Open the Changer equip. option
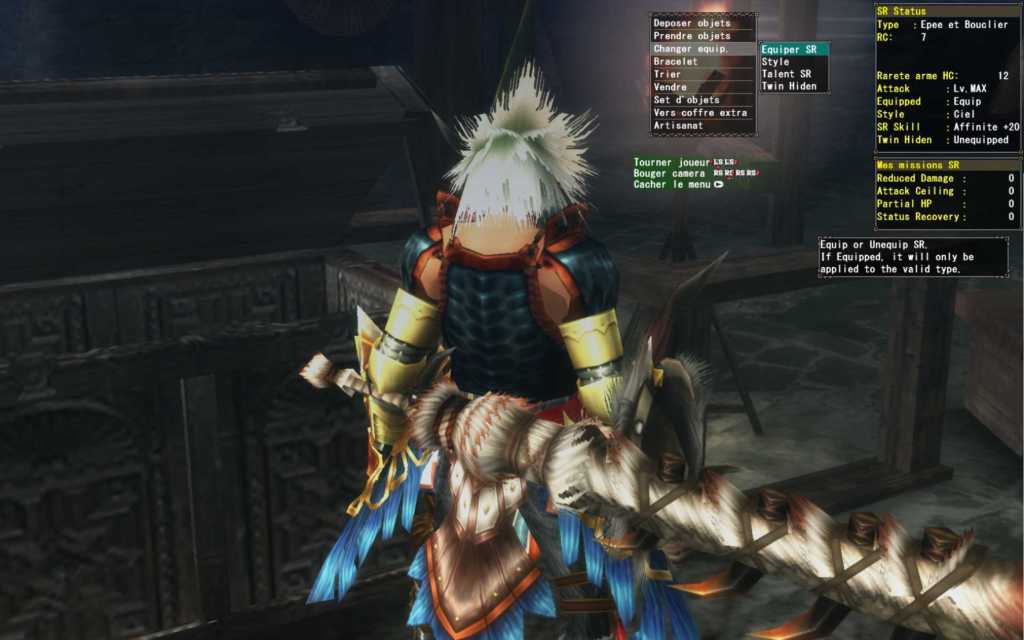The width and height of the screenshot is (1024, 640). tap(690, 49)
